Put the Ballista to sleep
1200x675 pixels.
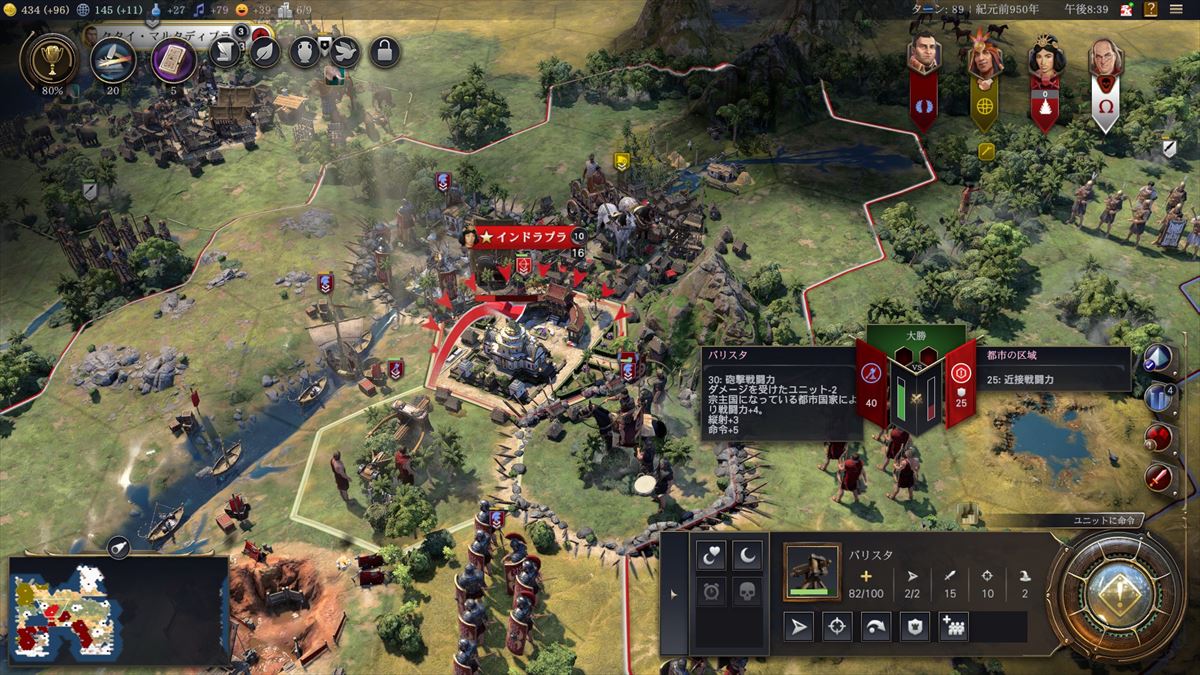(x=747, y=553)
